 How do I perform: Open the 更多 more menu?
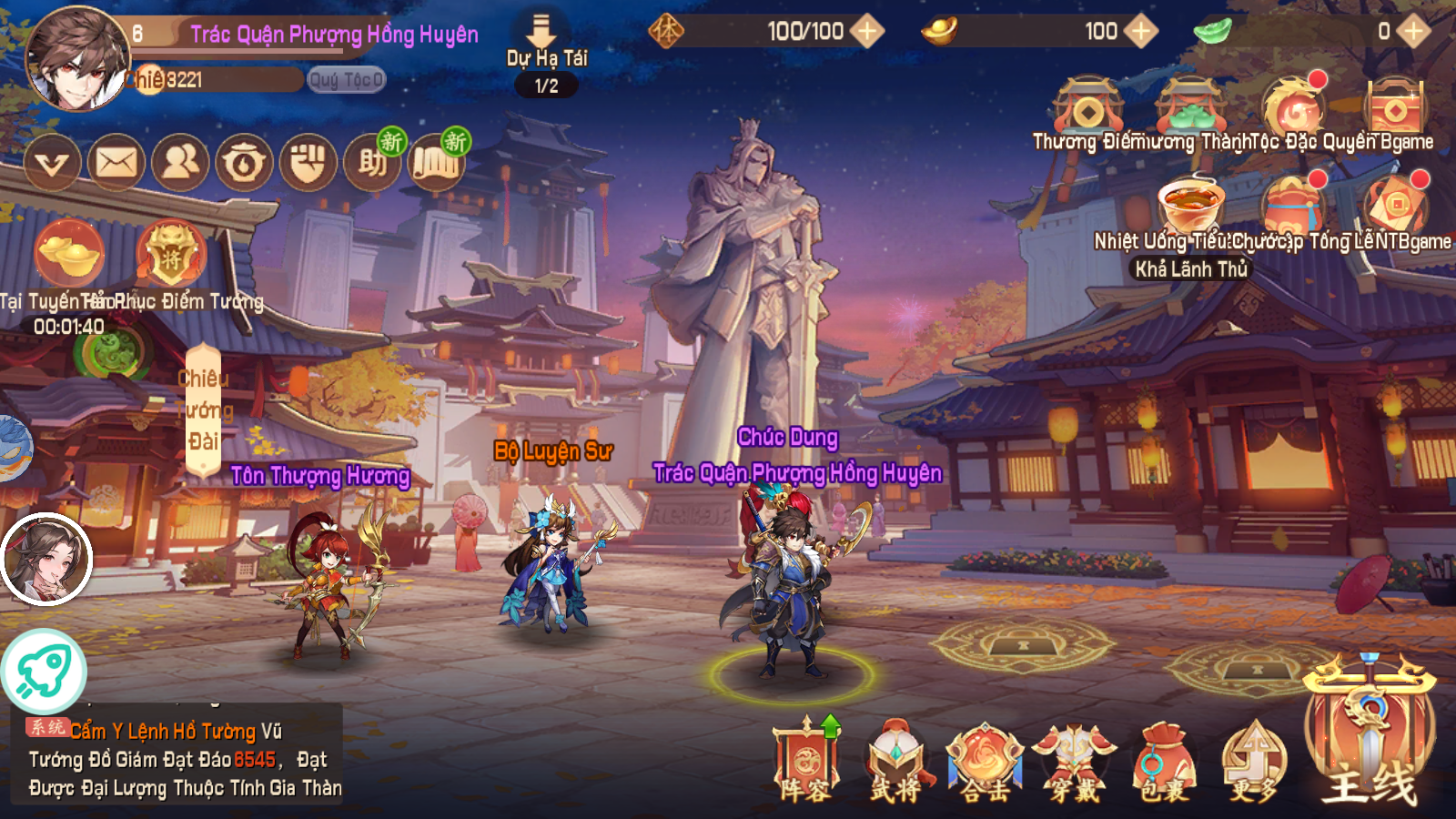[1254, 760]
